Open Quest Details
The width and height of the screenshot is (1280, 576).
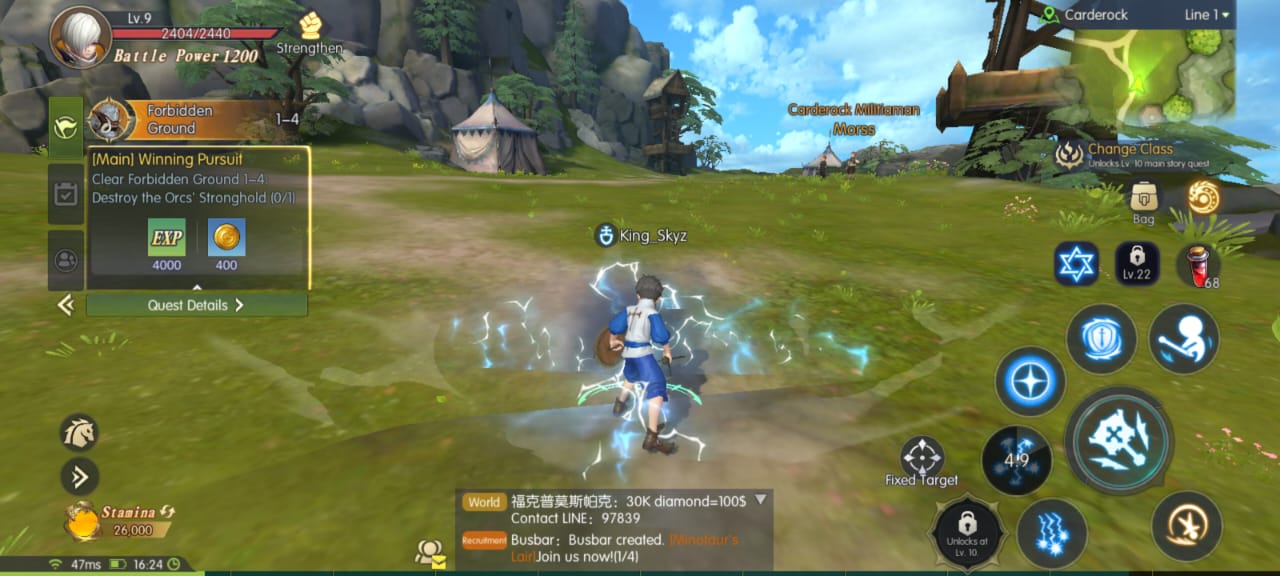(196, 305)
